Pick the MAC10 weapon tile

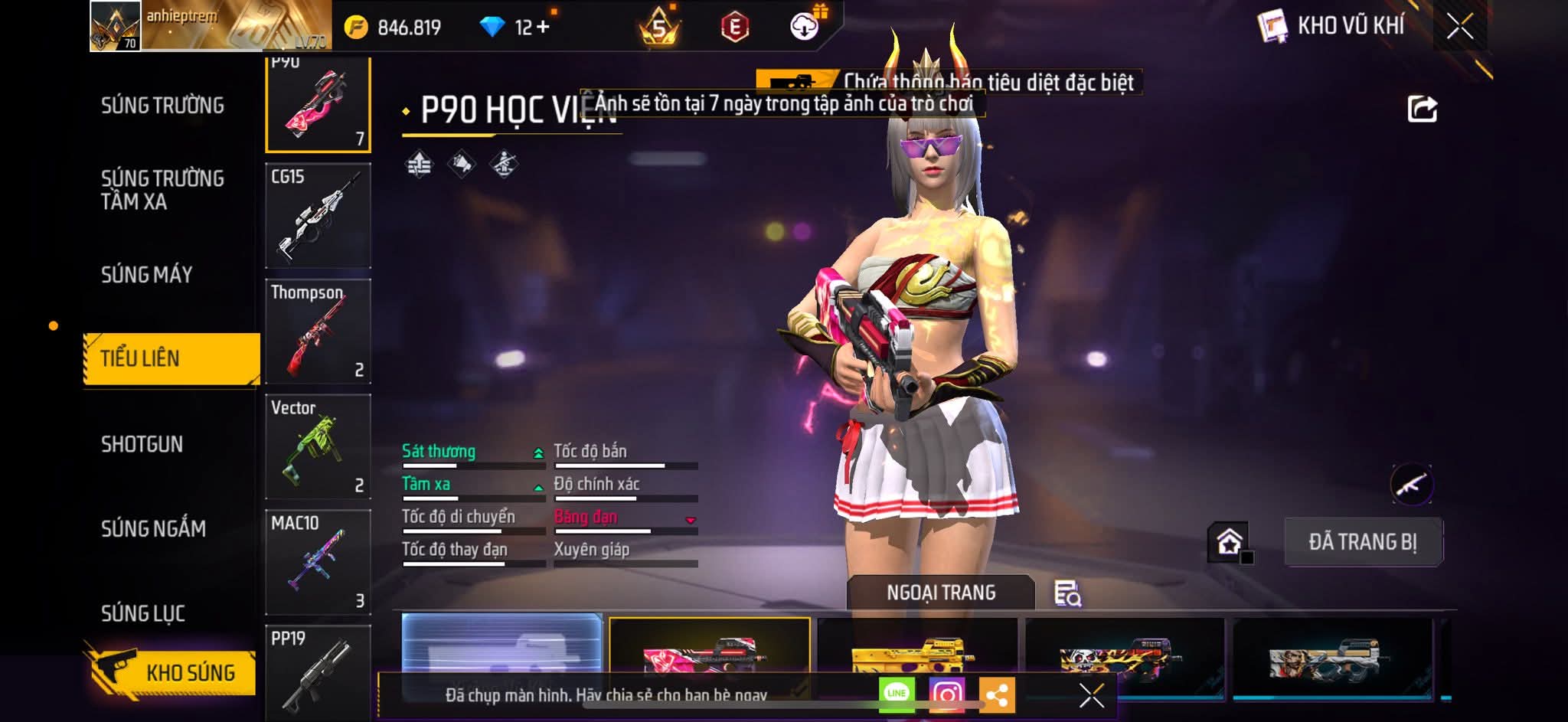pyautogui.click(x=318, y=562)
